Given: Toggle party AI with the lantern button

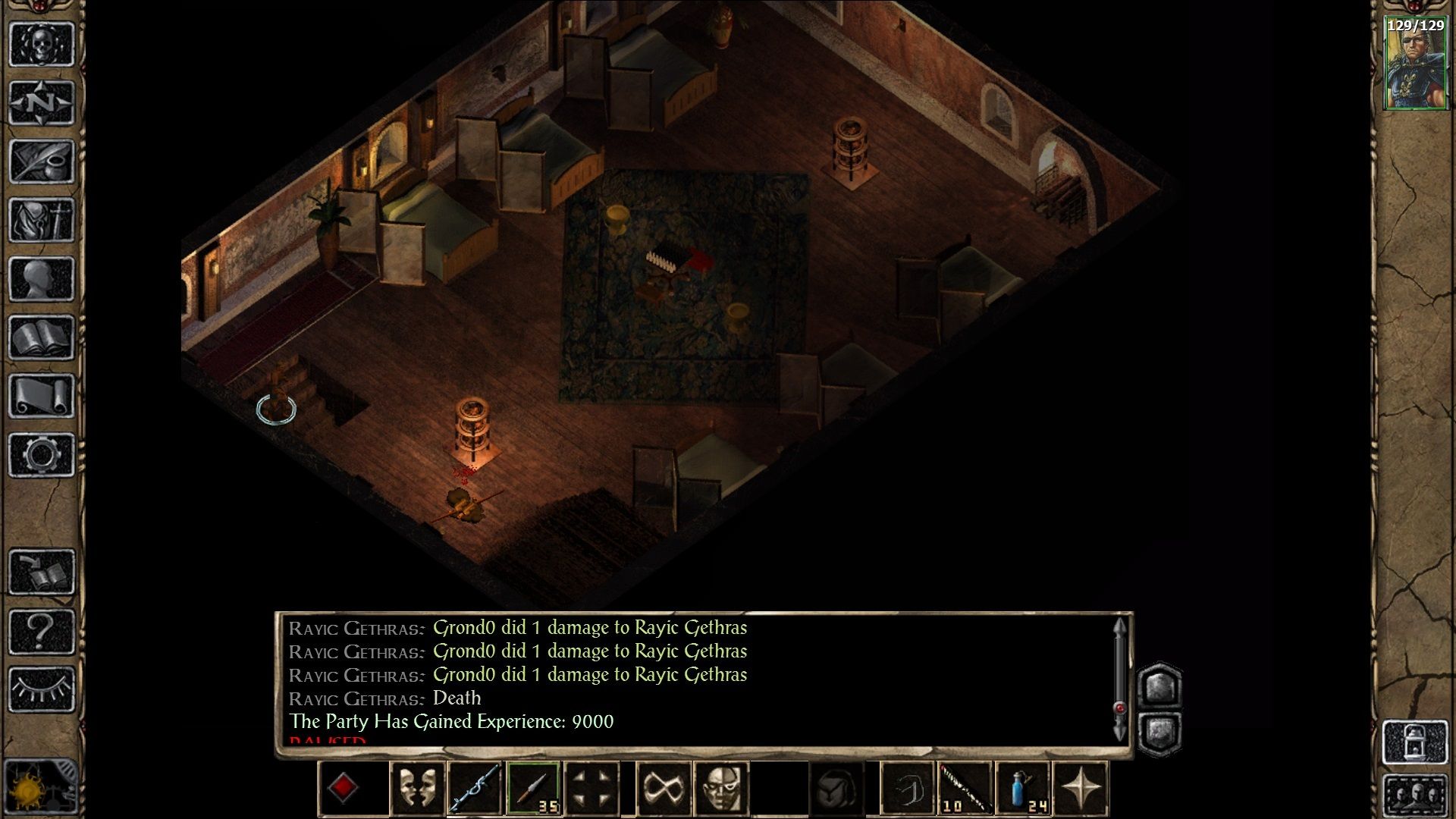Looking at the screenshot, I should point(1415,743).
